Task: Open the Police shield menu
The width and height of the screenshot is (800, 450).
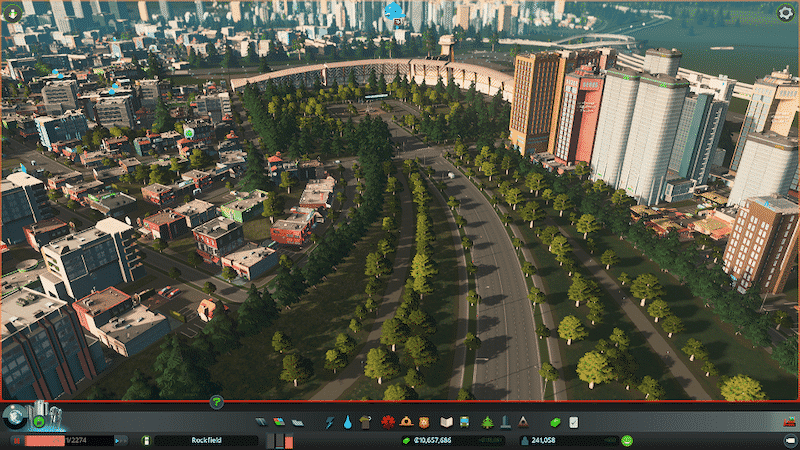Action: click(x=423, y=422)
